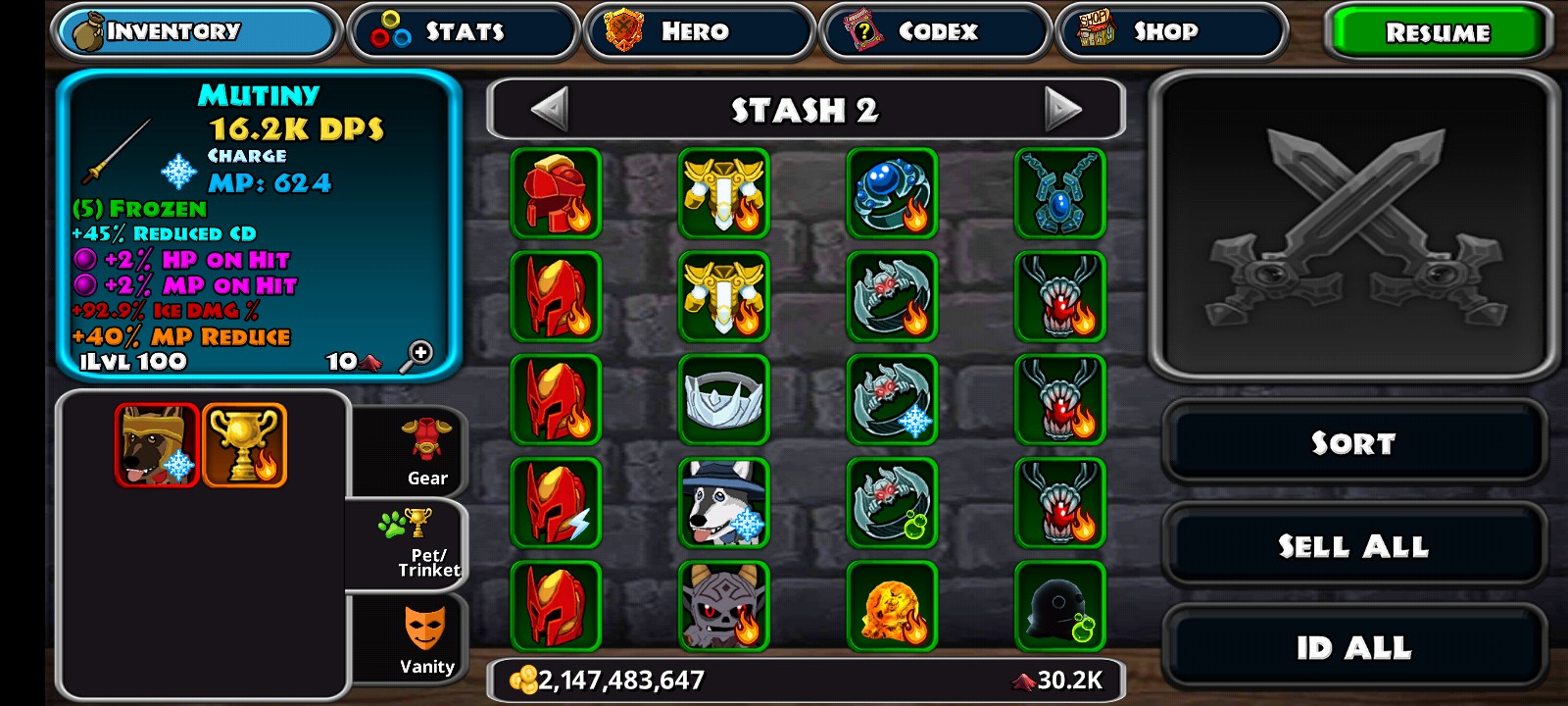1568x706 pixels.
Task: Select the black ghost poison item
Action: [1059, 606]
